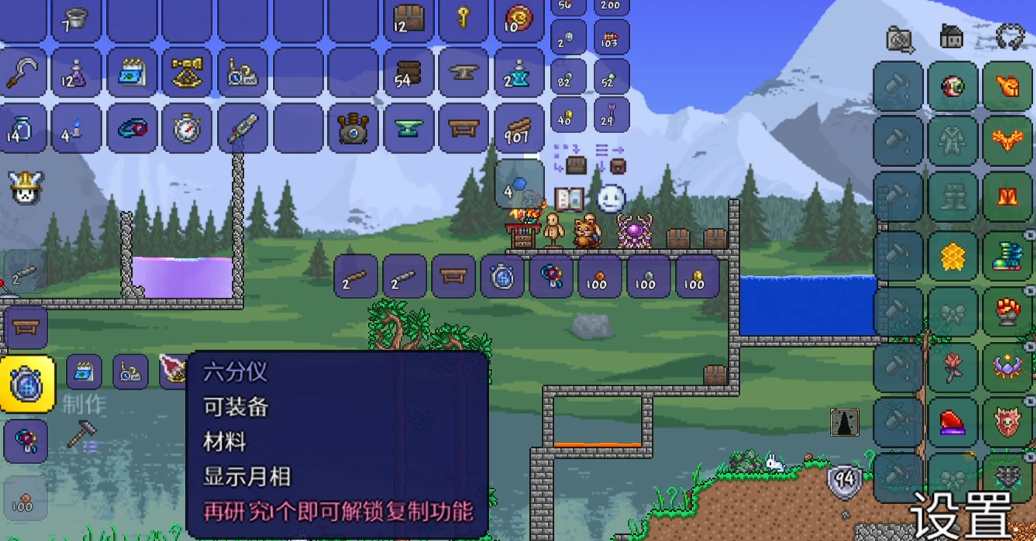
Task: Select the golden key inventory slot
Action: (463, 18)
